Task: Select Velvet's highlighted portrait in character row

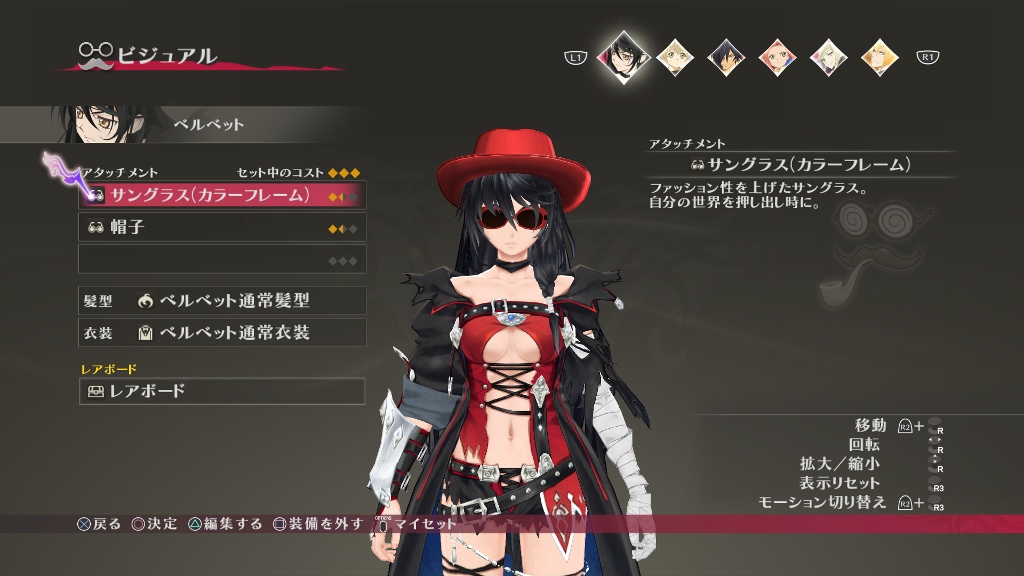Action: (621, 56)
